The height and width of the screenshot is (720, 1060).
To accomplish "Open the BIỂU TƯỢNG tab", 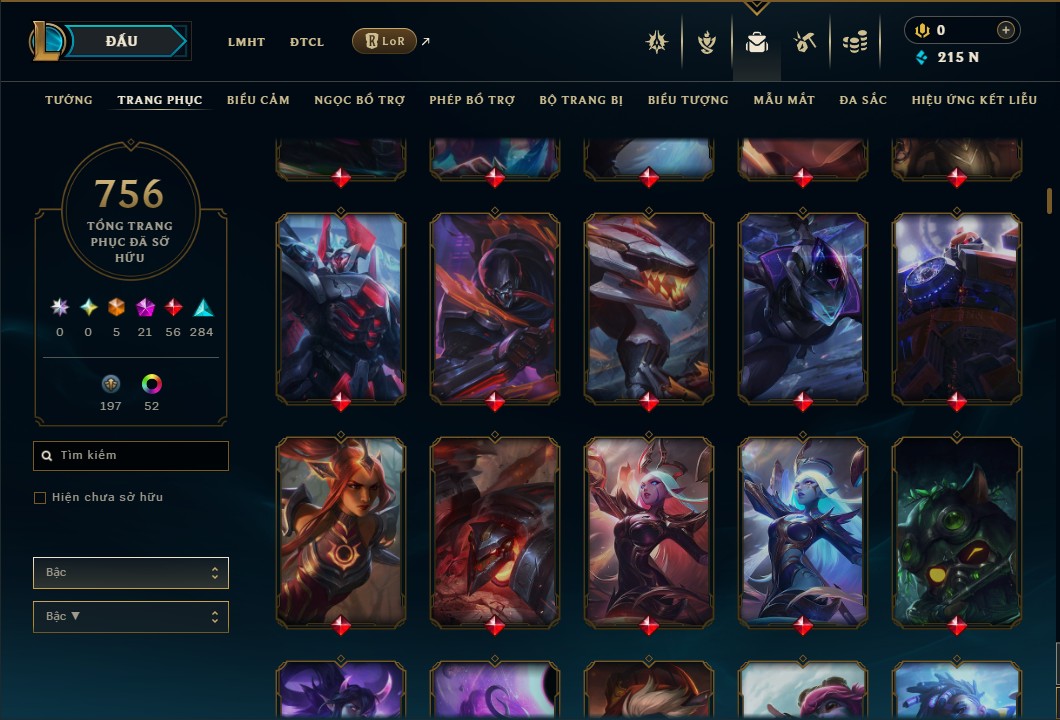I will (x=688, y=100).
